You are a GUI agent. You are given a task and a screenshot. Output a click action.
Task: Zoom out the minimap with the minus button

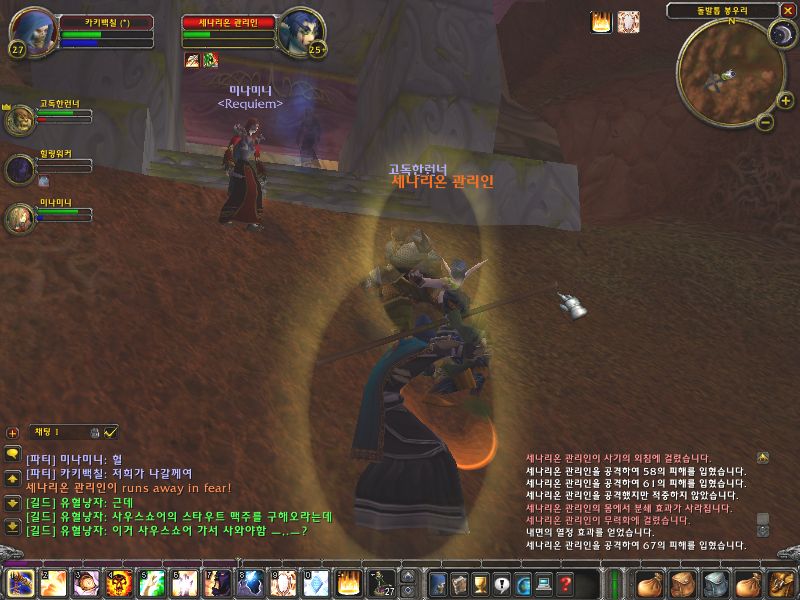point(762,122)
